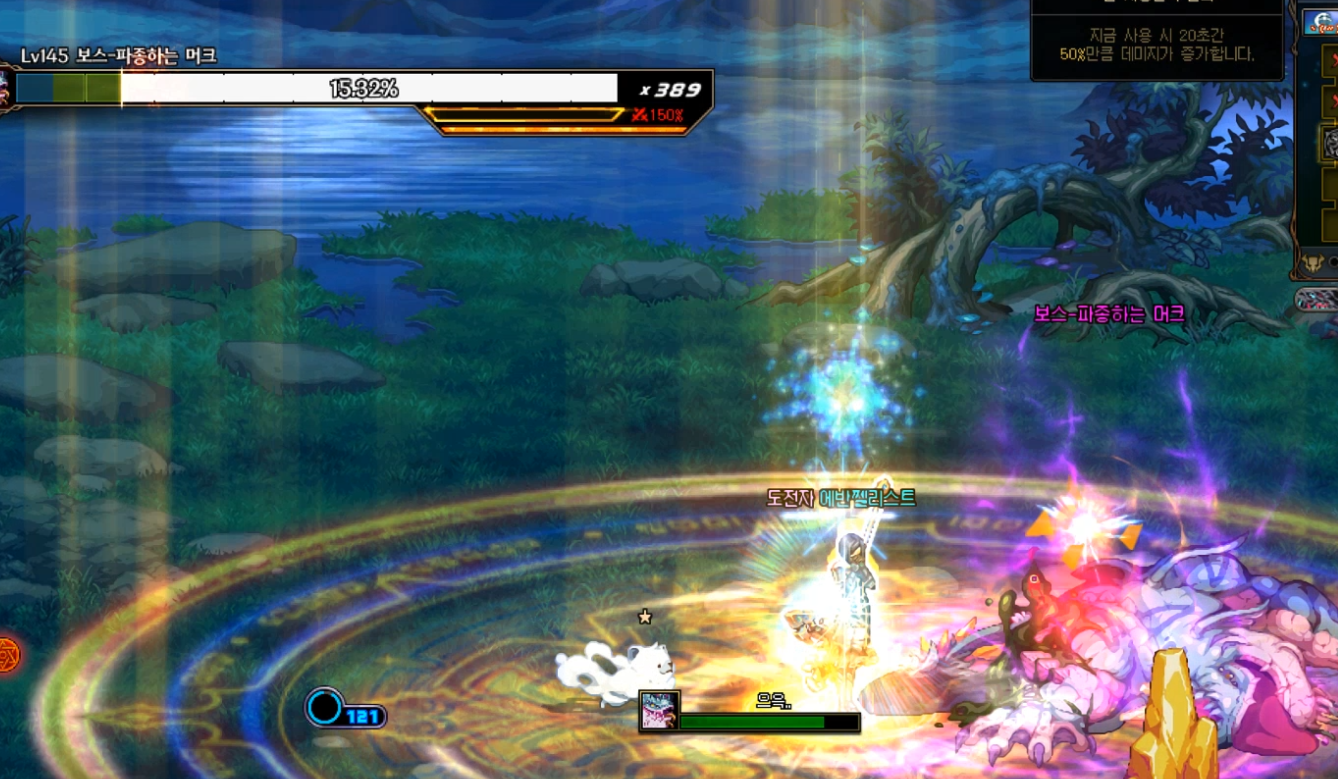Select the bull skull icon in the side panel
This screenshot has height=779, width=1338.
(x=1313, y=264)
